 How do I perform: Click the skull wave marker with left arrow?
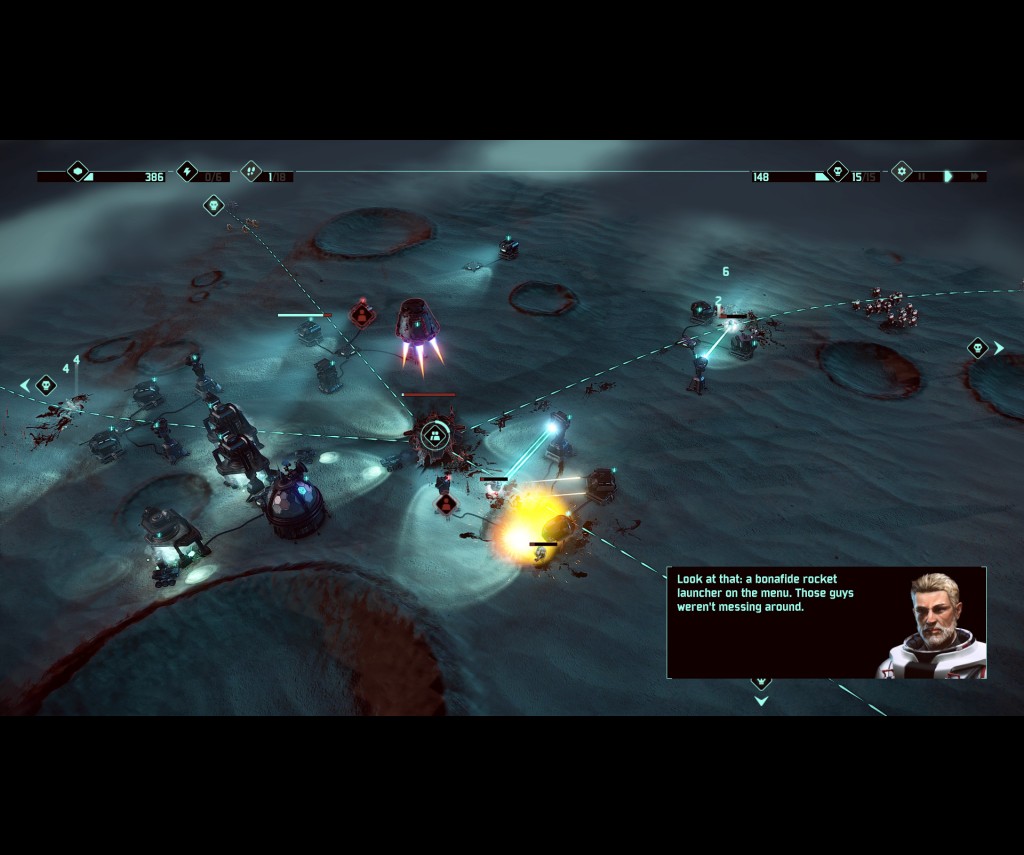[45, 385]
